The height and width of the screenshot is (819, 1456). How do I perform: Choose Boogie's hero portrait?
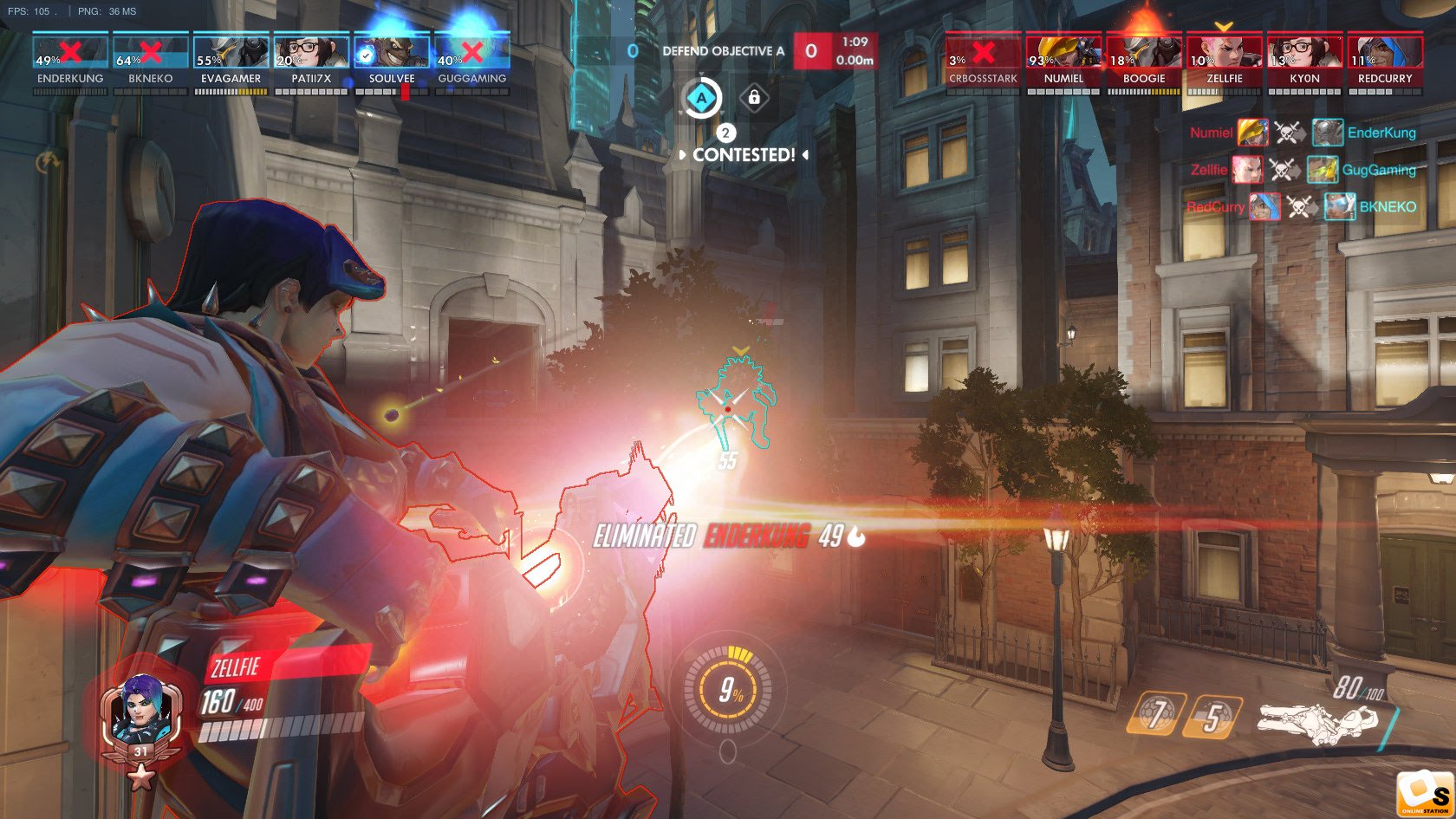[x=1144, y=52]
